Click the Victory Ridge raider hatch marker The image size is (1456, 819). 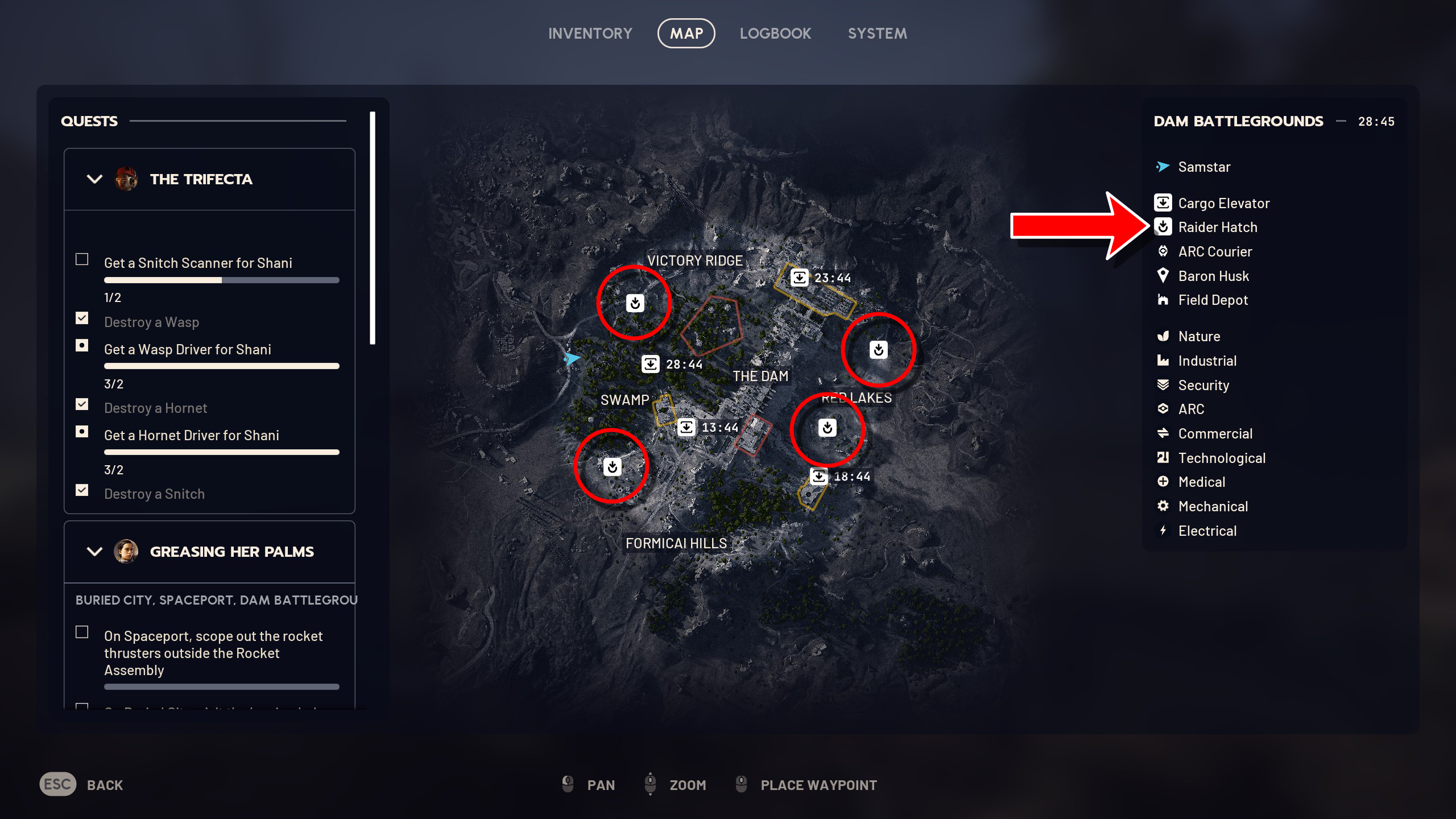pyautogui.click(x=635, y=303)
